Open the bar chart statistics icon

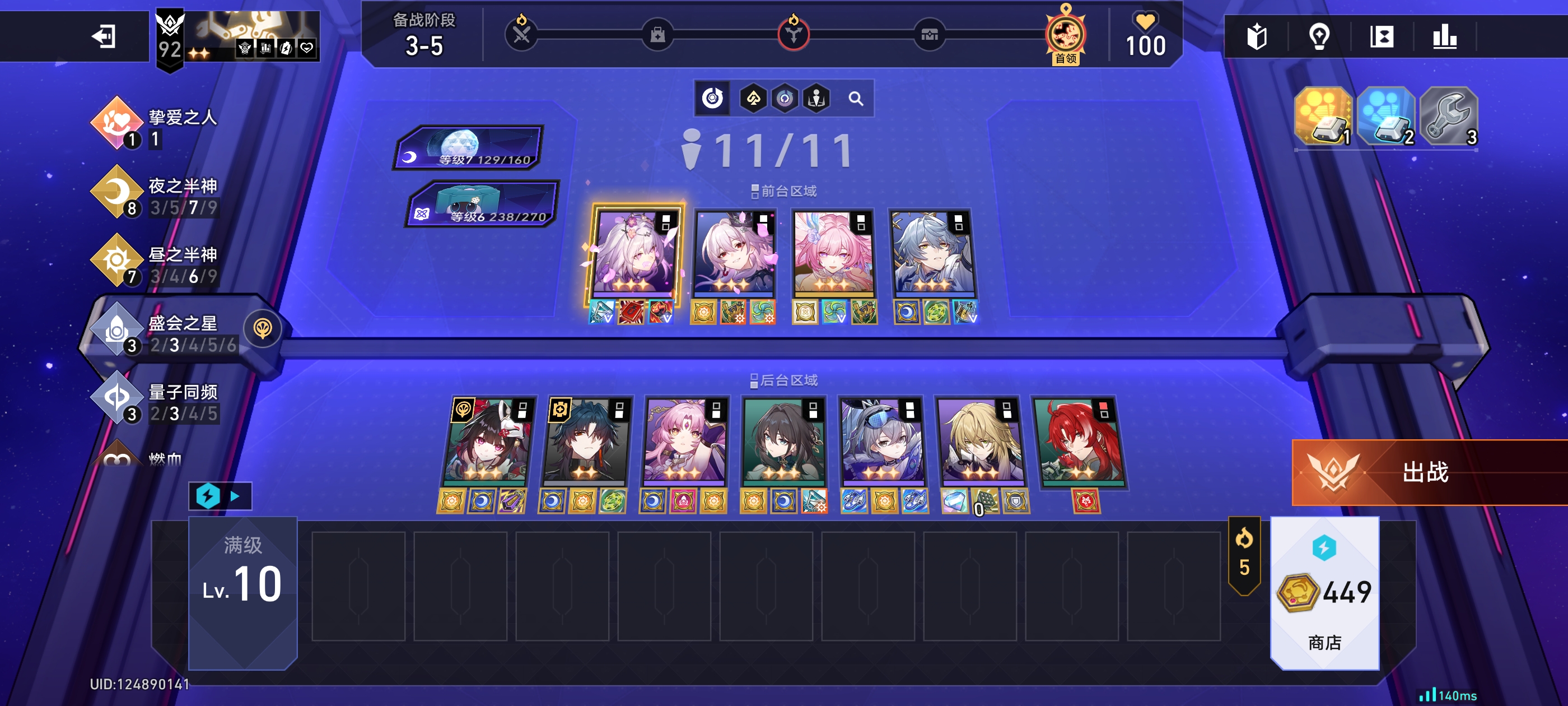pos(1444,37)
